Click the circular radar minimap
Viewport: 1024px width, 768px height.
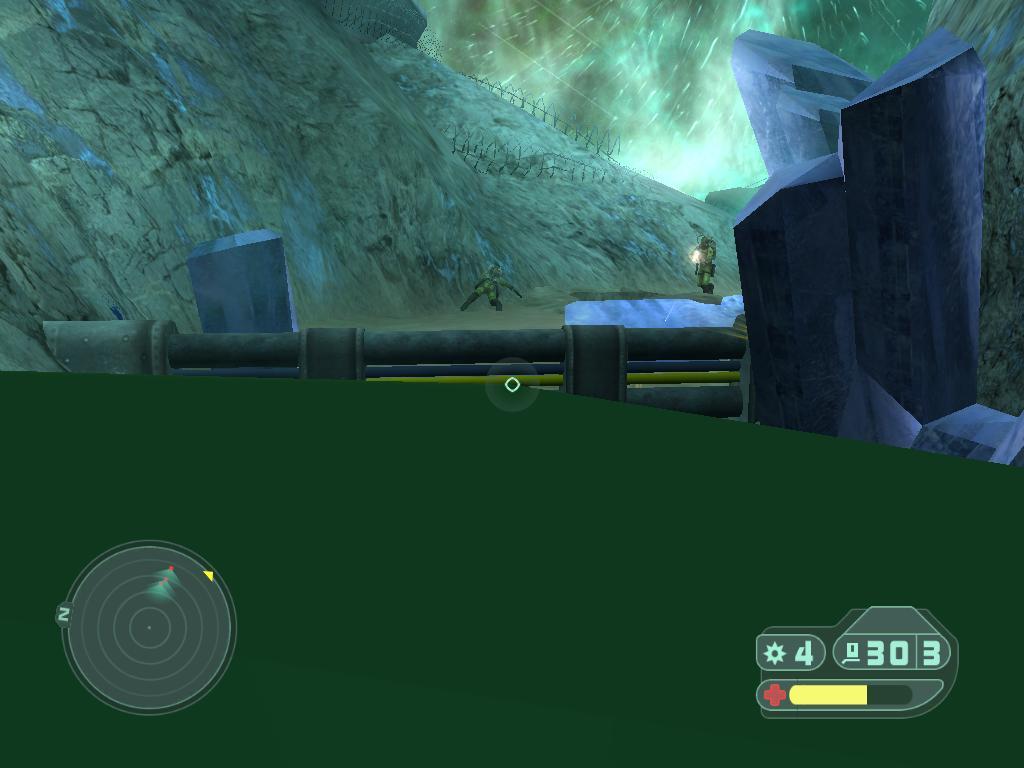pos(149,627)
